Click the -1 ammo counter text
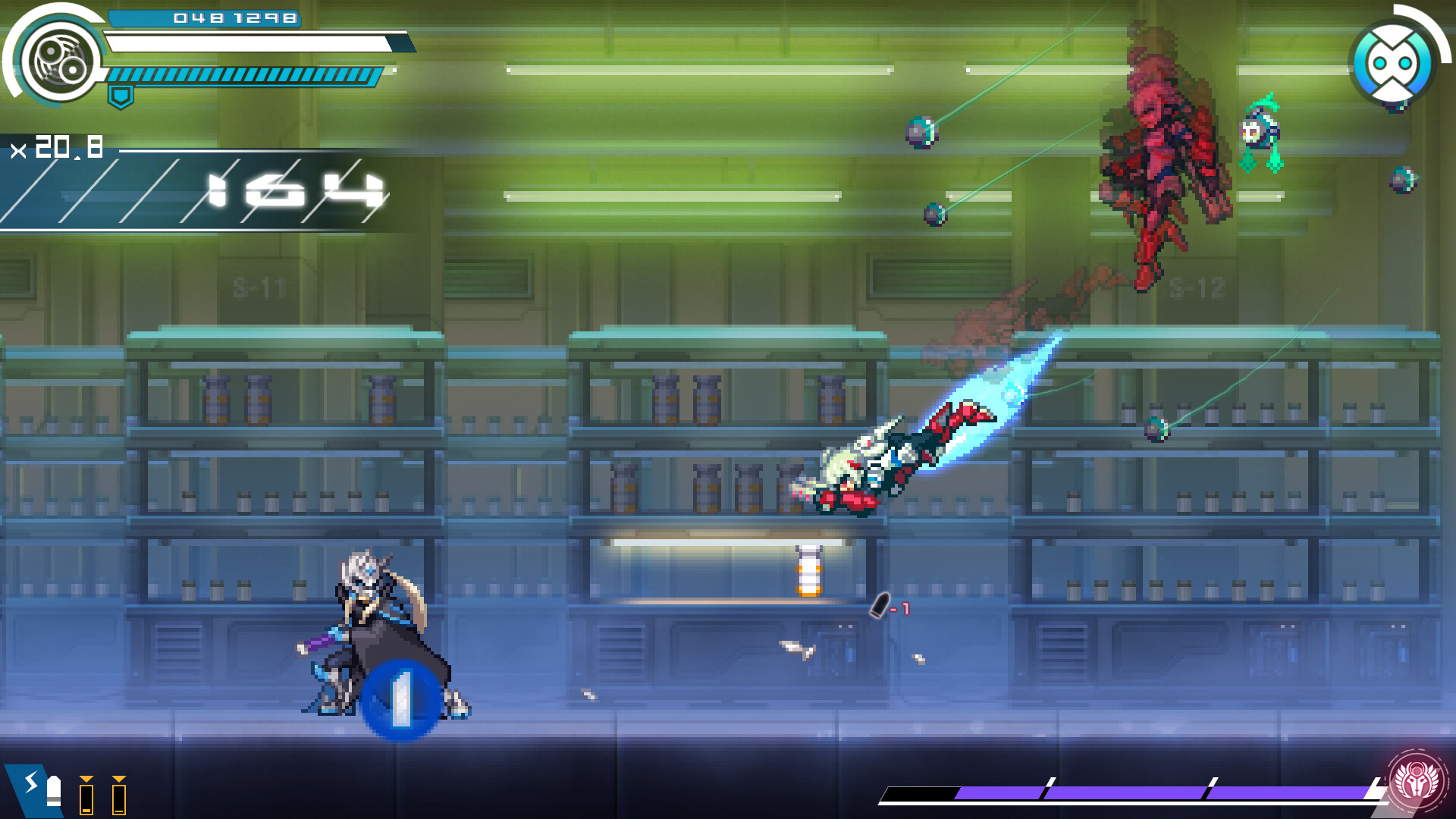Viewport: 1456px width, 819px height. click(900, 608)
